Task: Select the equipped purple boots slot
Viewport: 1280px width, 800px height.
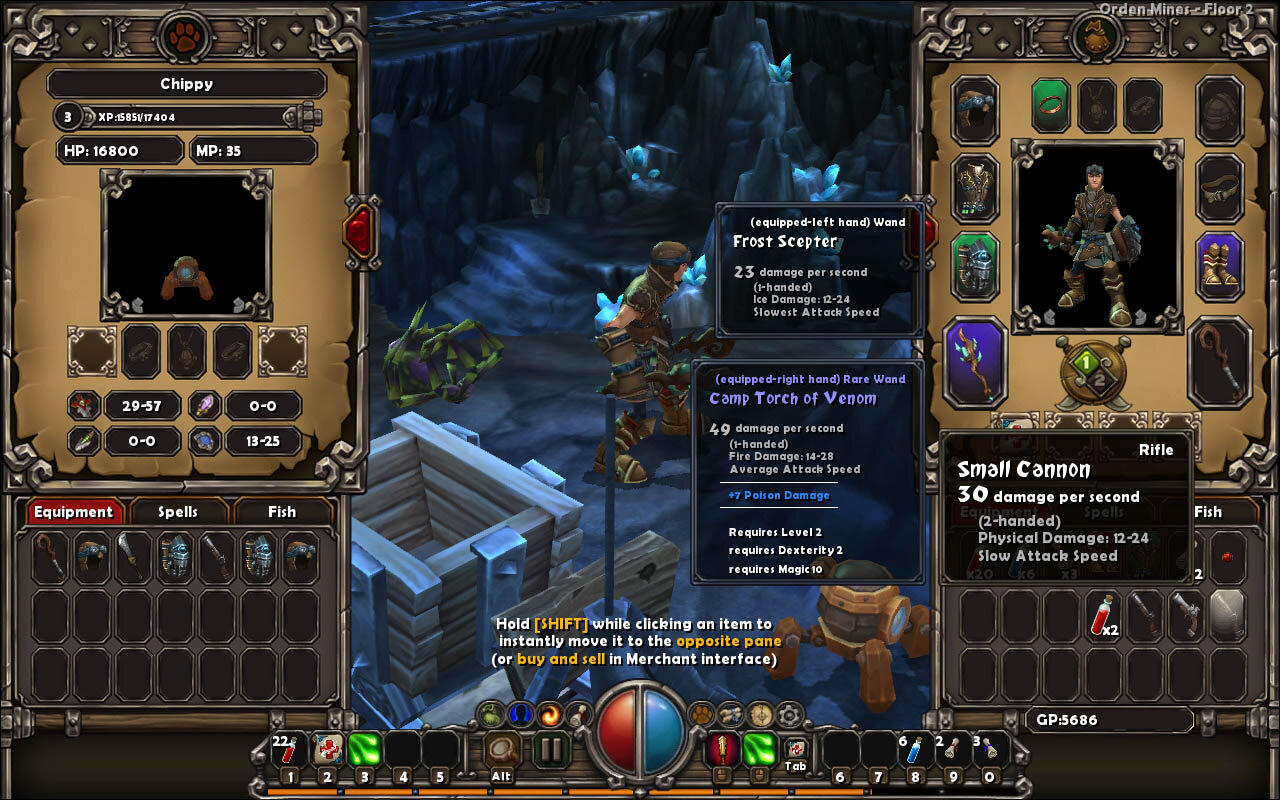Action: [x=1219, y=266]
